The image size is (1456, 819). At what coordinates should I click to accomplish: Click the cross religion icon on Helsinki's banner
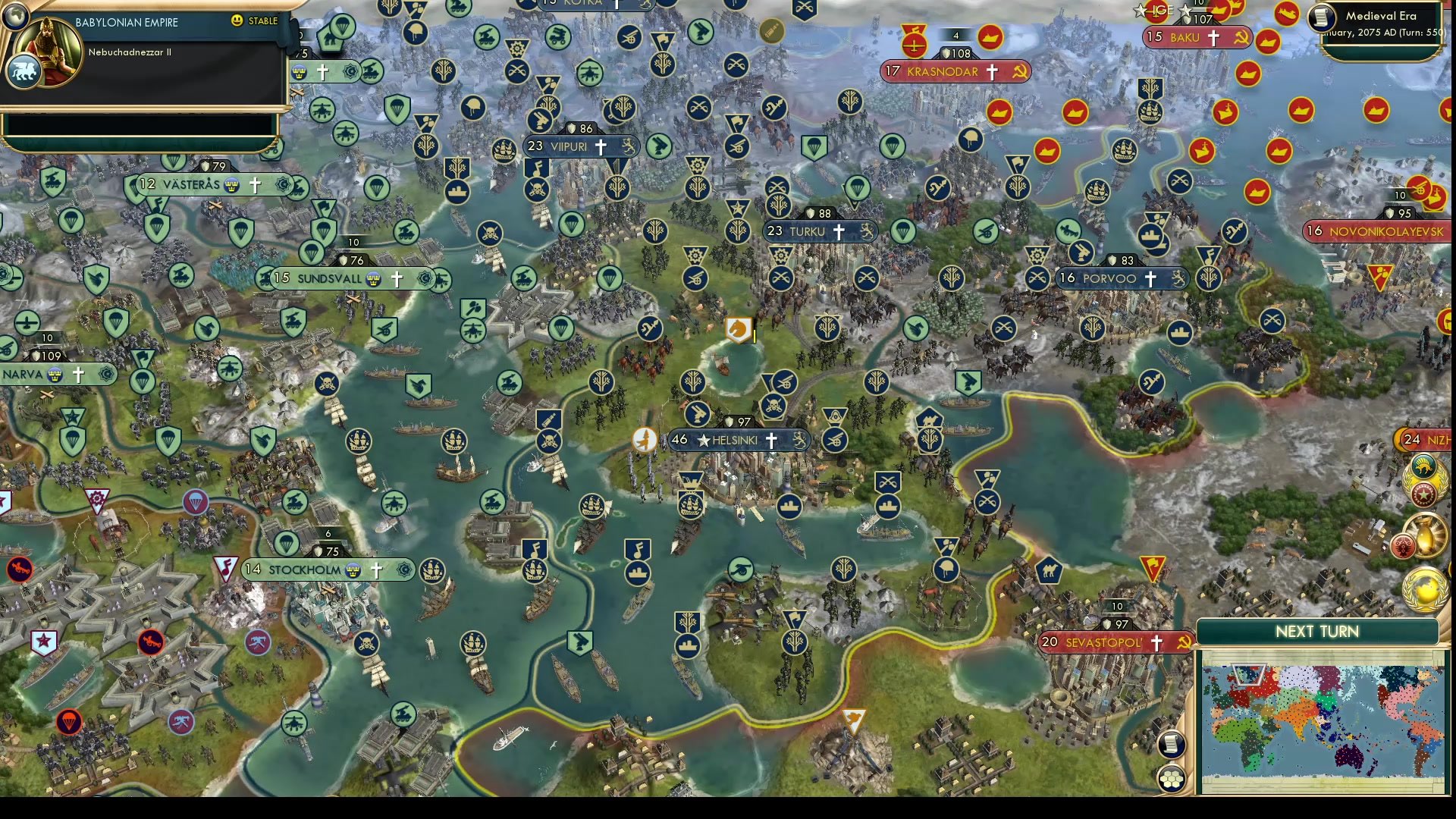coord(772,440)
